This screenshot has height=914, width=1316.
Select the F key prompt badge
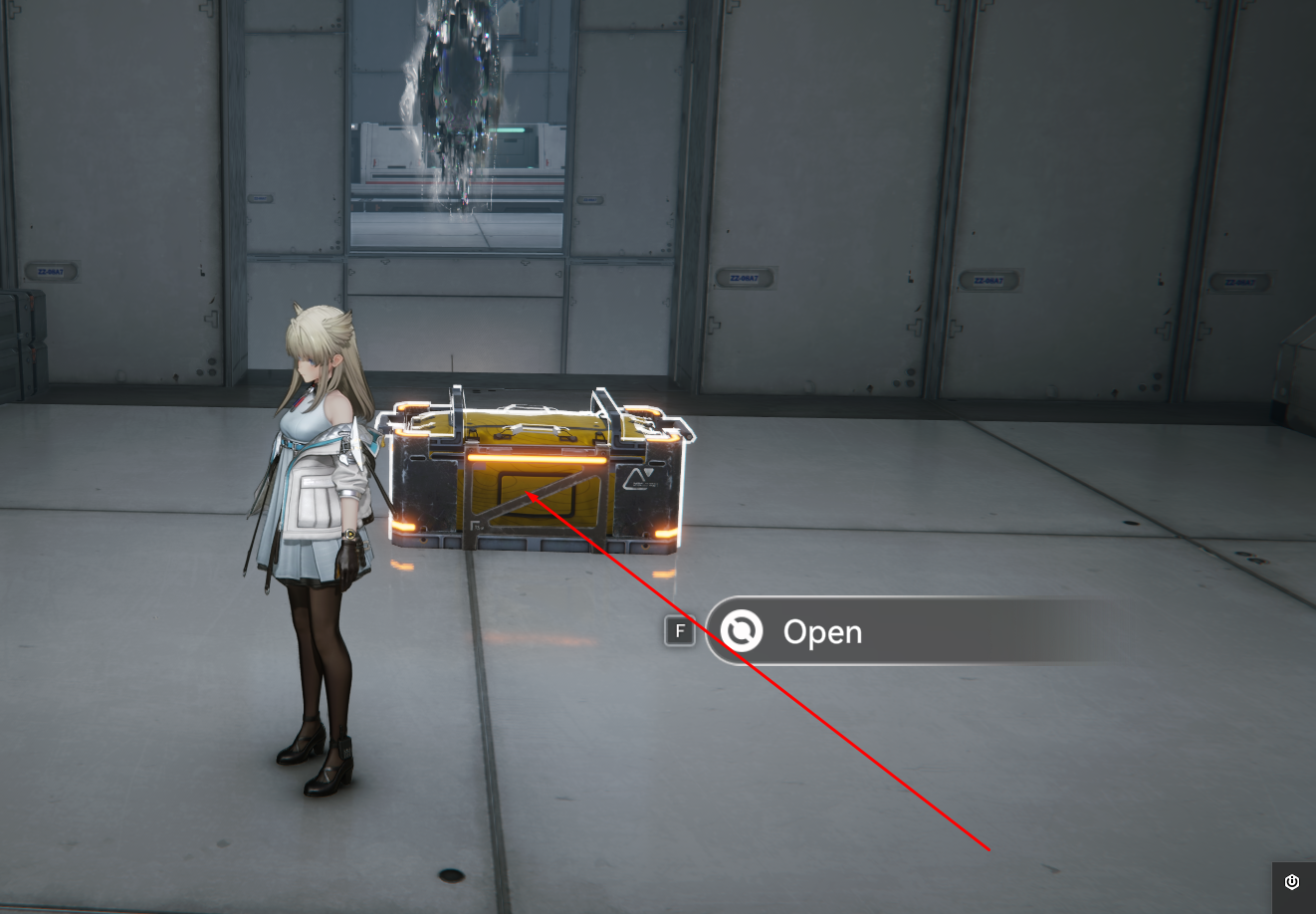(x=680, y=631)
